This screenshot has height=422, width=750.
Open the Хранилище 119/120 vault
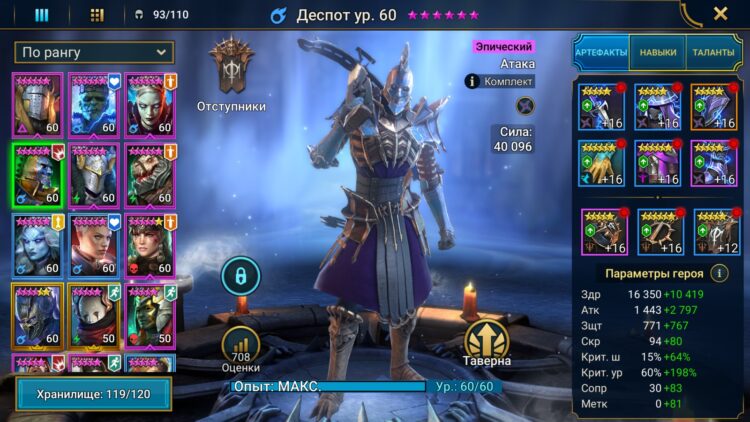[x=93, y=393]
